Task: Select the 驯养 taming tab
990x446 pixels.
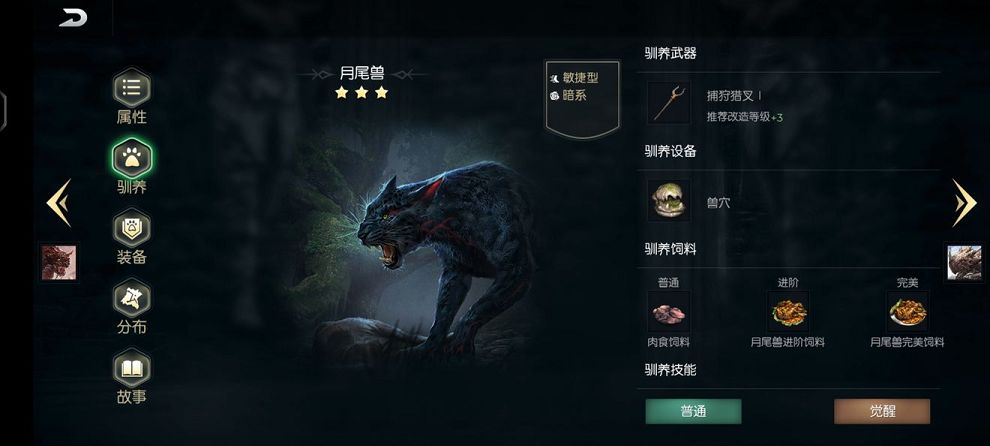Action: pyautogui.click(x=131, y=159)
